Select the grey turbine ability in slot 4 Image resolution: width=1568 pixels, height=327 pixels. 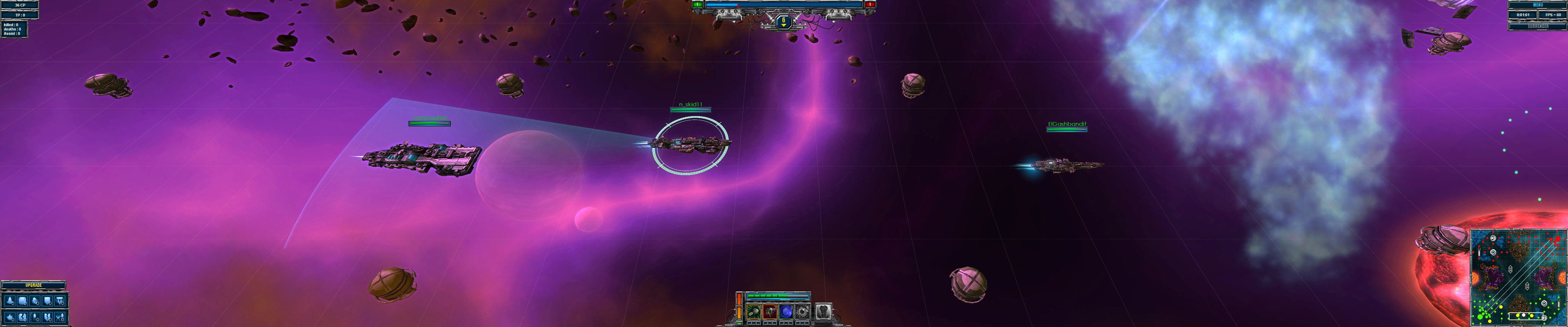pyautogui.click(x=803, y=312)
